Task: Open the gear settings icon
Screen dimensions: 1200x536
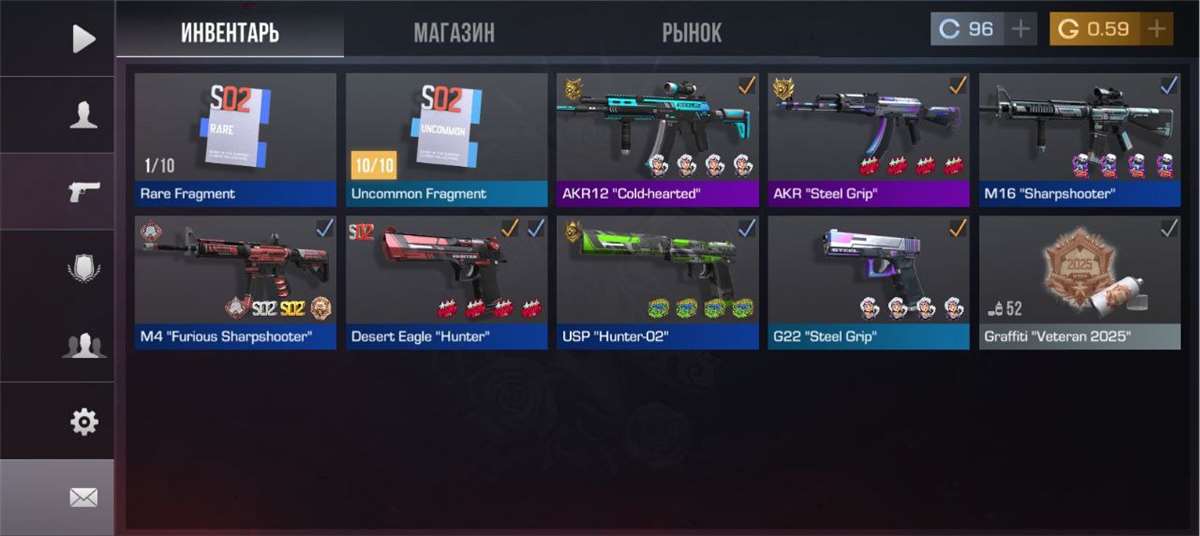Action: click(x=84, y=422)
